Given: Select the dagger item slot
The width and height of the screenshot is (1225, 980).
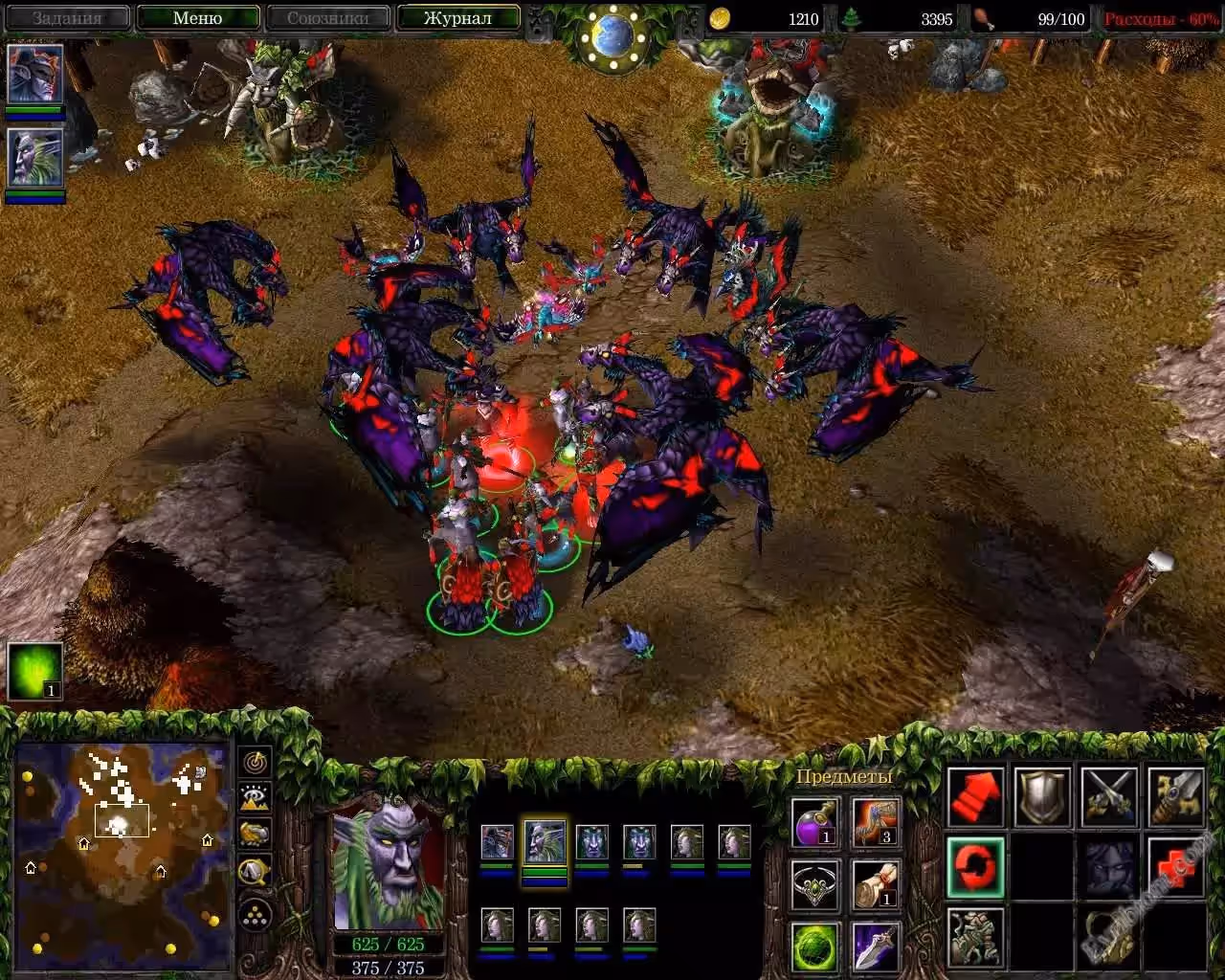Looking at the screenshot, I should (875, 946).
